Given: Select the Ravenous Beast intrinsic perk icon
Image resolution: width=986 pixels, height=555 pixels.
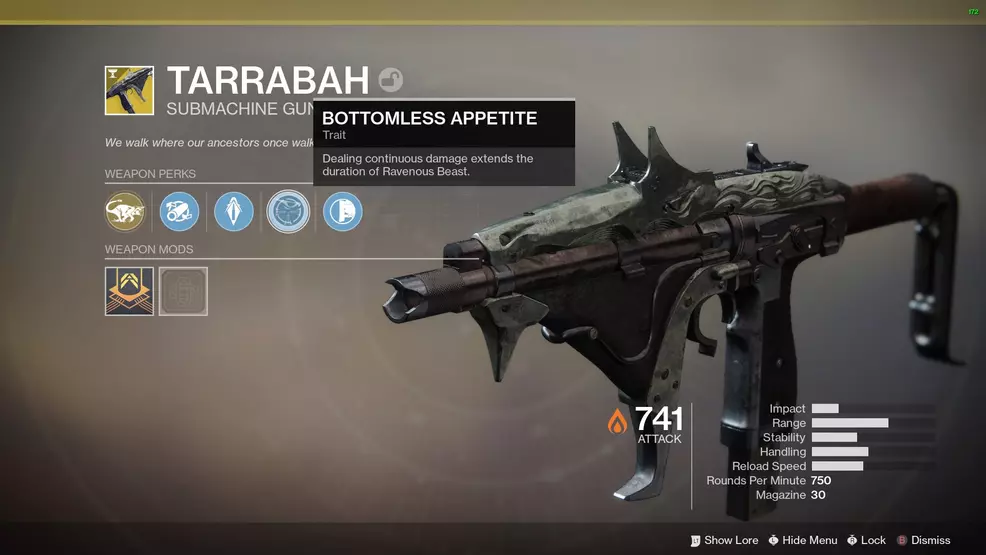Looking at the screenshot, I should pyautogui.click(x=126, y=212).
